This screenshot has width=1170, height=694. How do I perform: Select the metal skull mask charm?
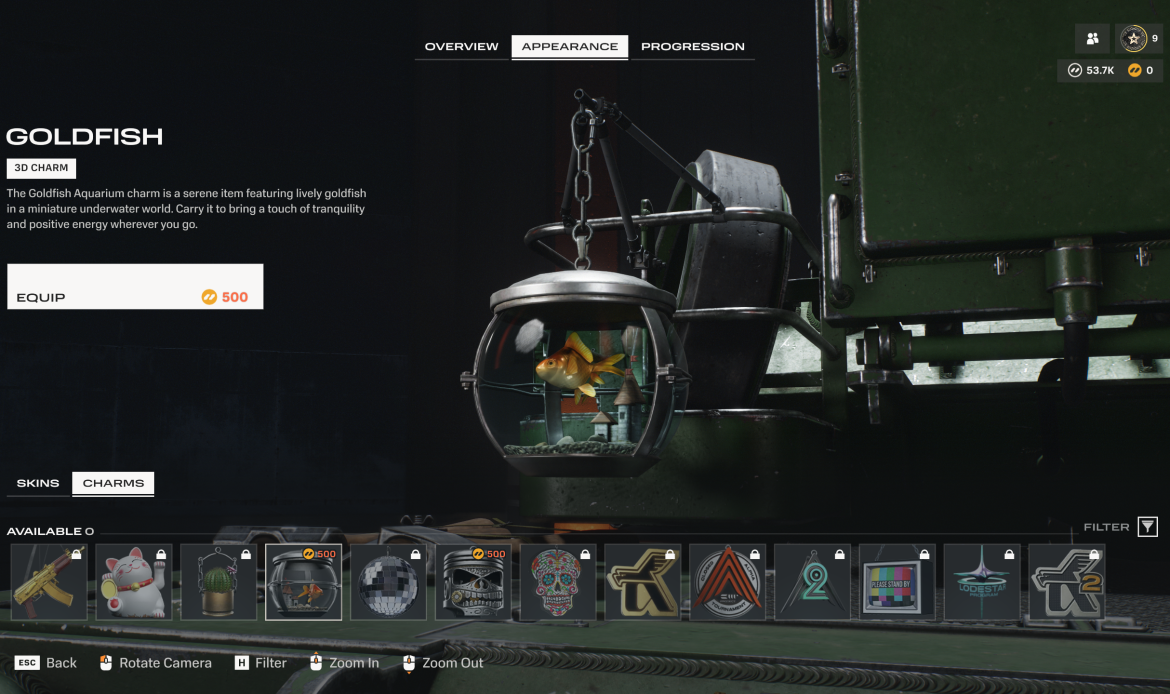click(473, 582)
